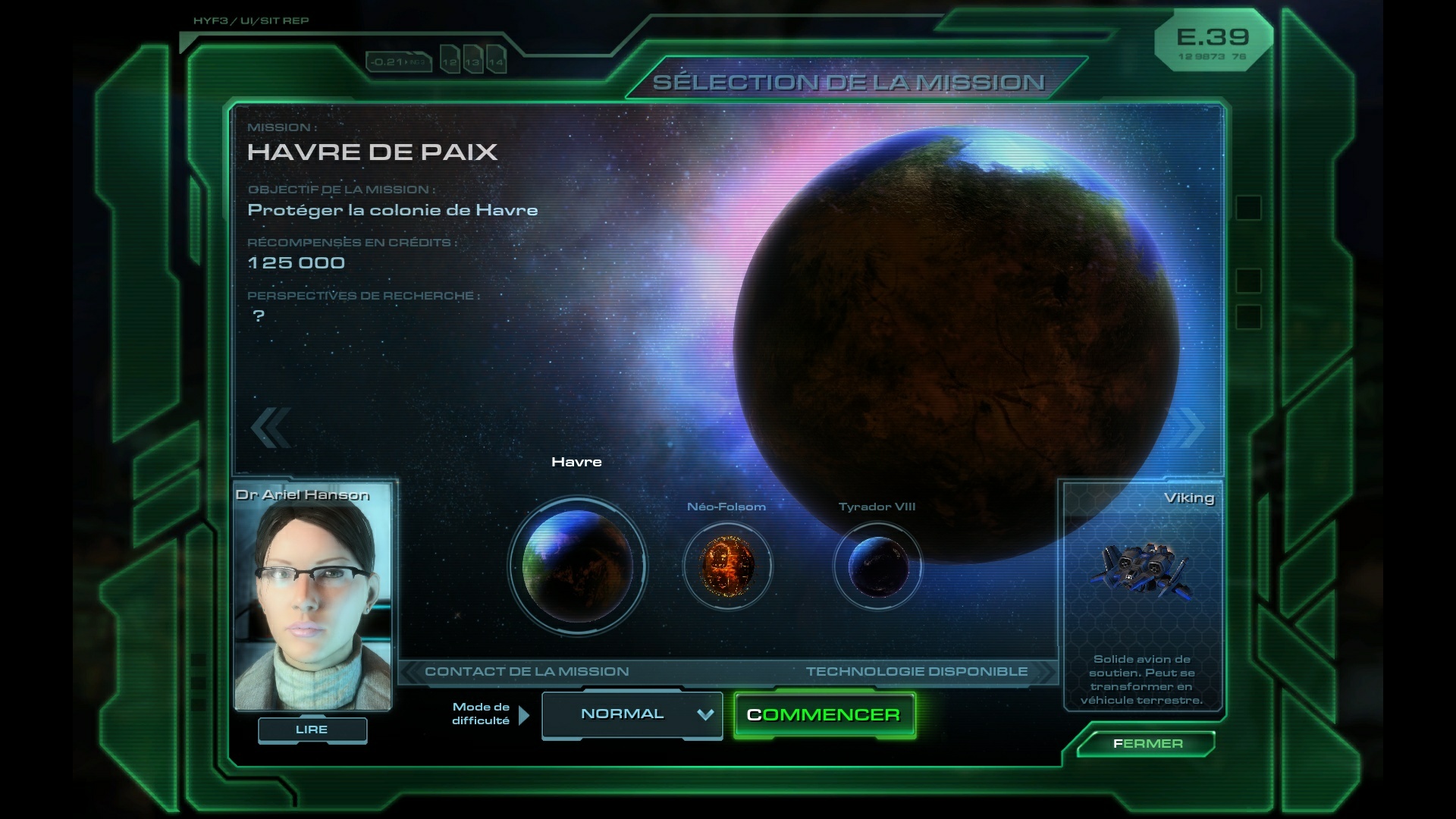Pick the Tyrador VIII planet mission
Image resolution: width=1456 pixels, height=819 pixels.
click(x=877, y=566)
